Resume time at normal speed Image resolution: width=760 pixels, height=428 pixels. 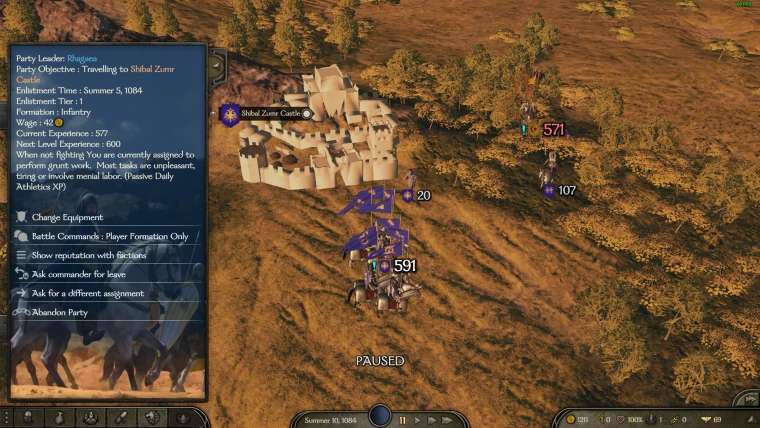tap(418, 420)
